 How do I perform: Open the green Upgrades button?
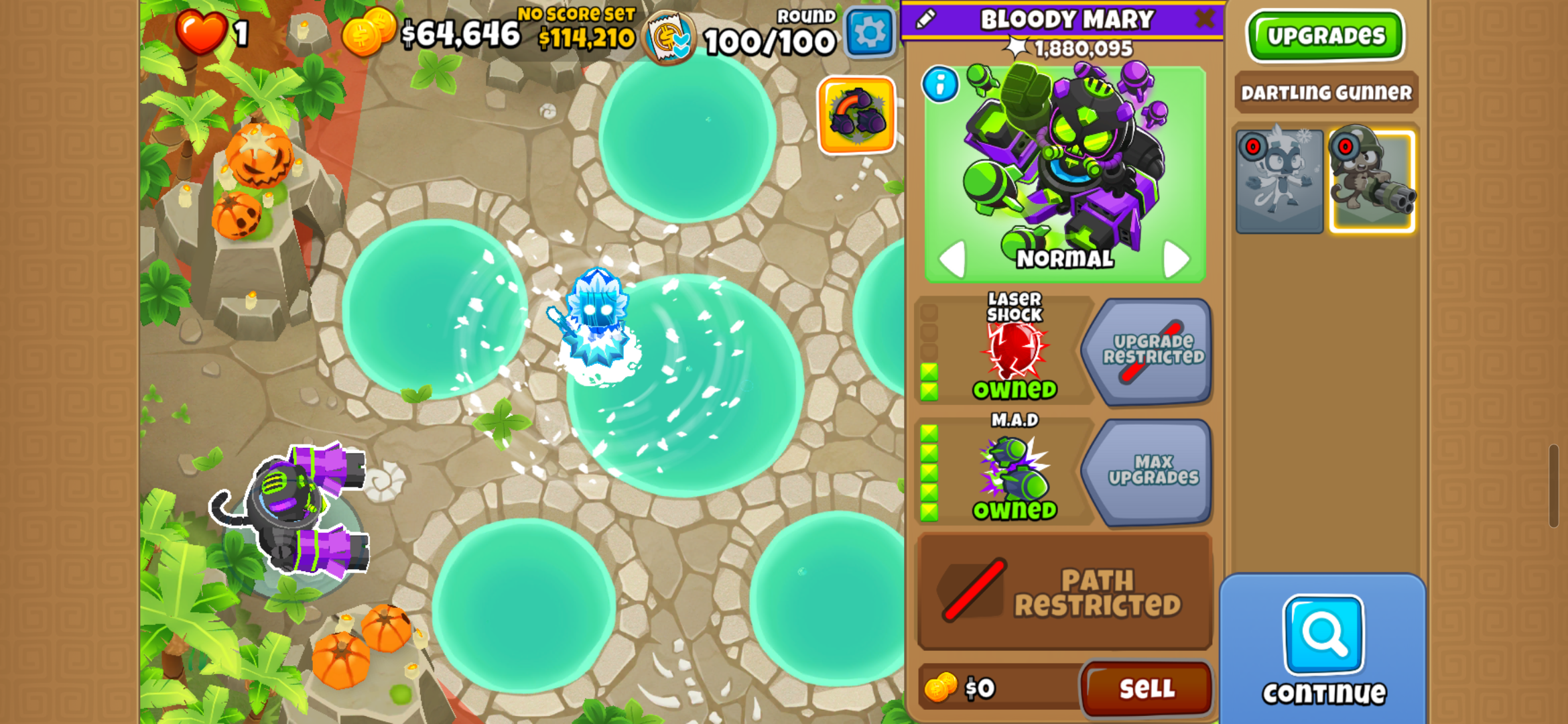[x=1325, y=36]
